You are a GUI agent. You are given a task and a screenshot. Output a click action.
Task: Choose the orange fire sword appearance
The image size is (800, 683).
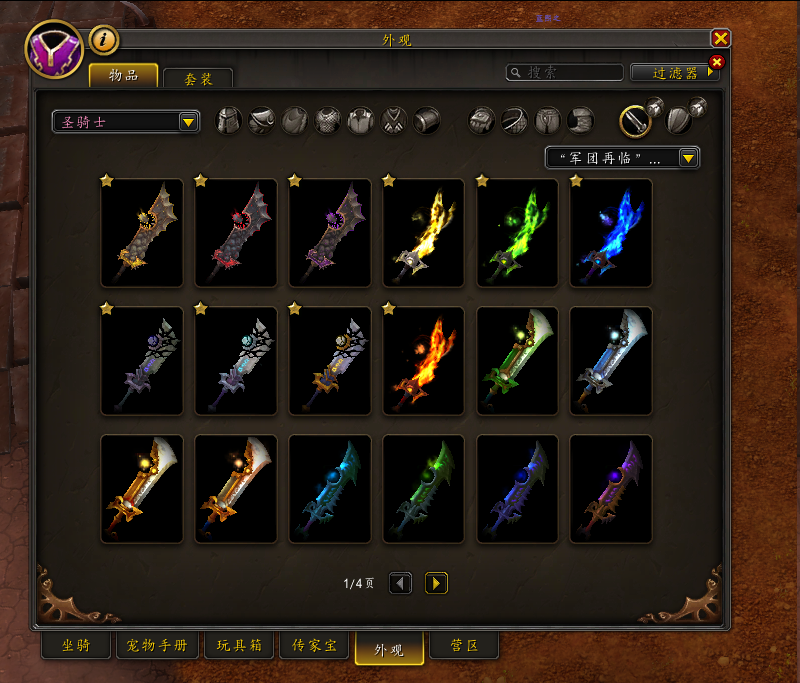click(423, 361)
